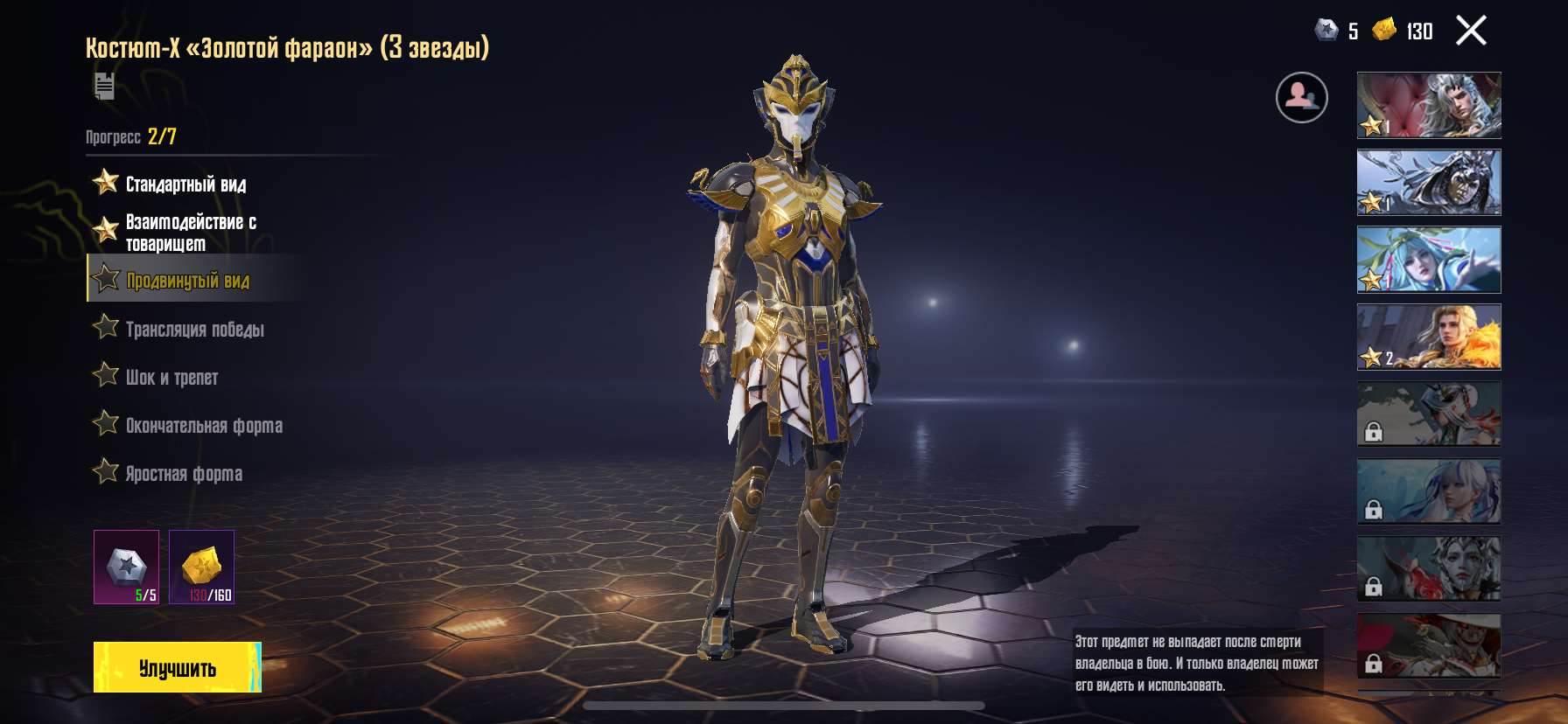
Task: Select the Яростная форма stage
Action: 184,473
